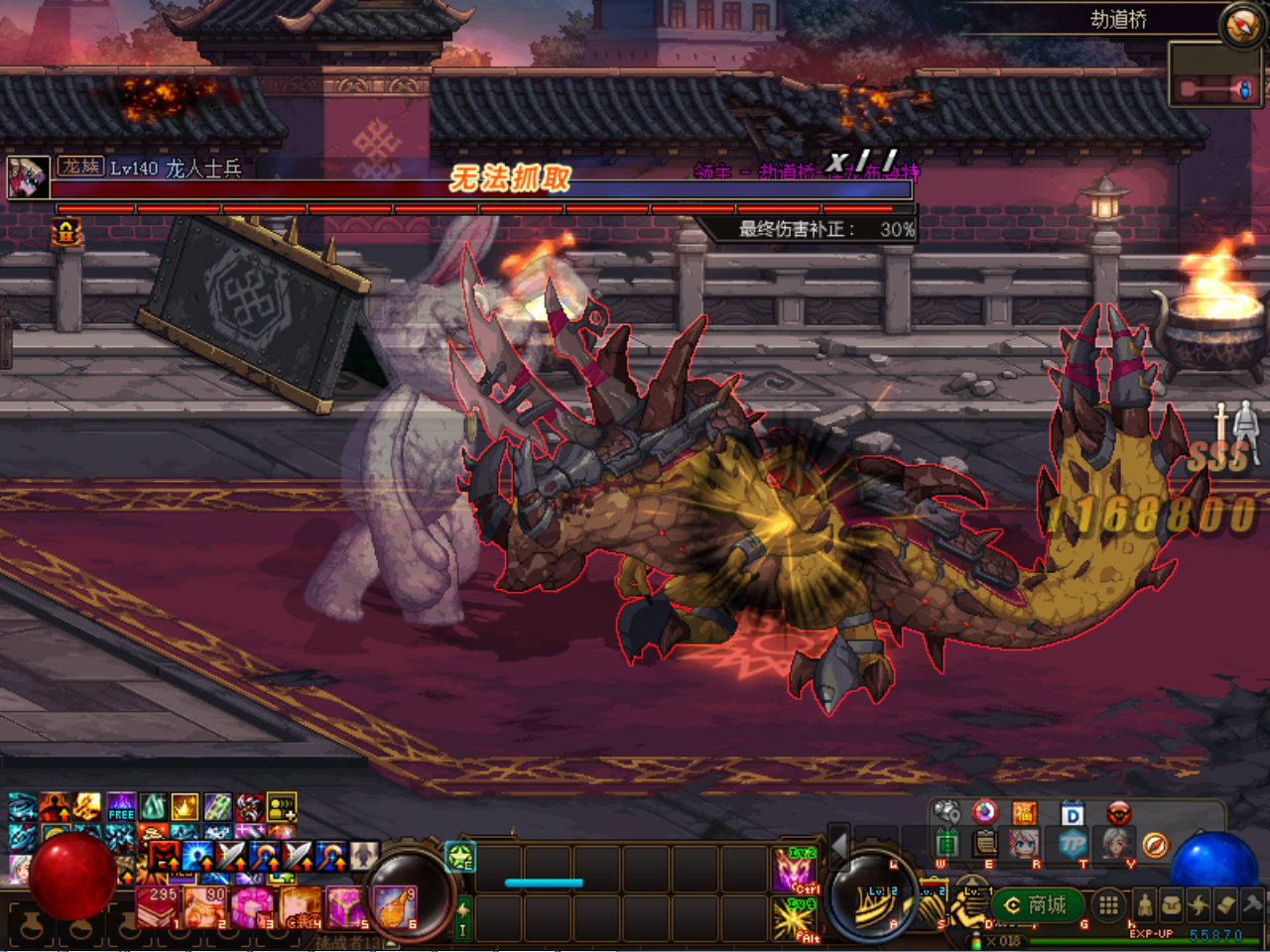The width and height of the screenshot is (1270, 952).
Task: Open the quest clipboard icon bound to E
Action: coord(984,842)
